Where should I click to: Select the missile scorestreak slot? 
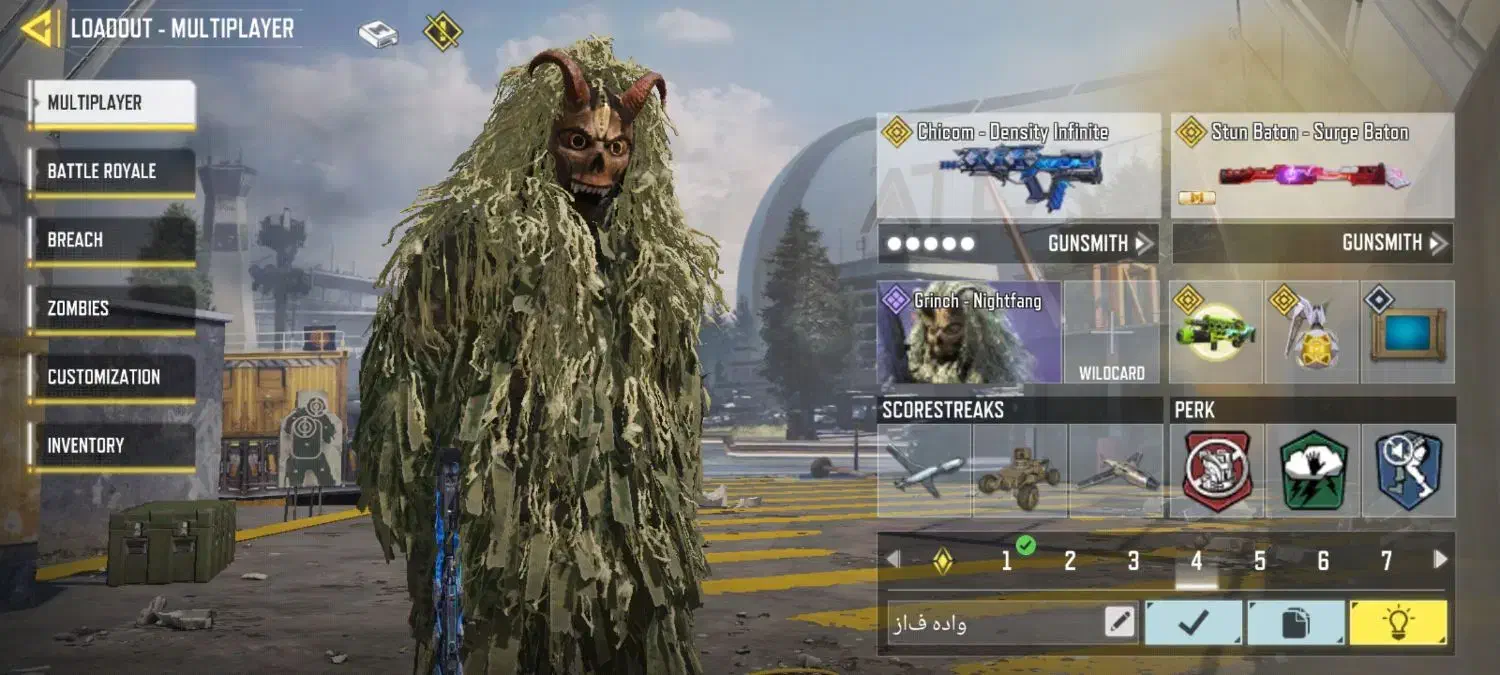click(924, 470)
